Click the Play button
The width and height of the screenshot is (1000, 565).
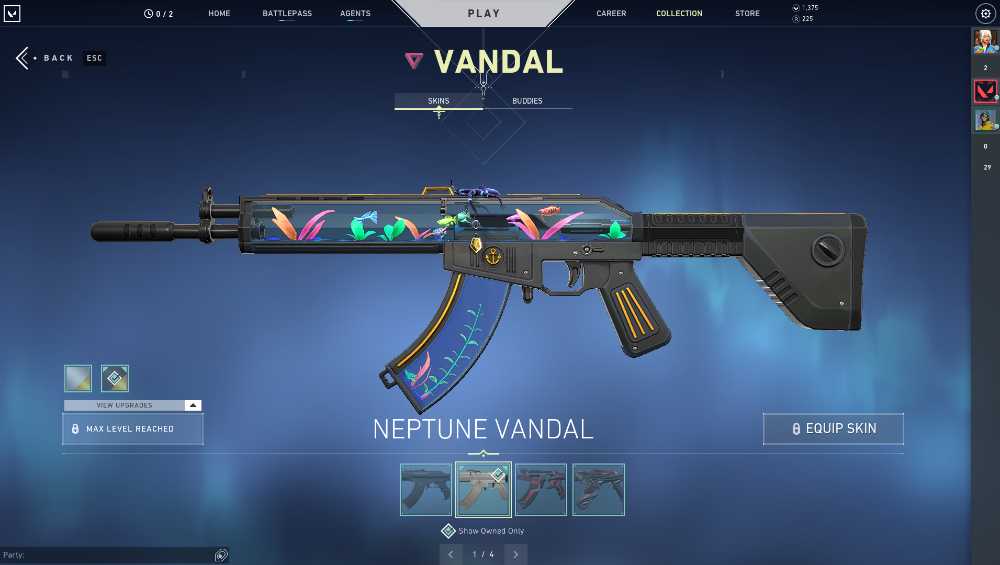coord(484,14)
